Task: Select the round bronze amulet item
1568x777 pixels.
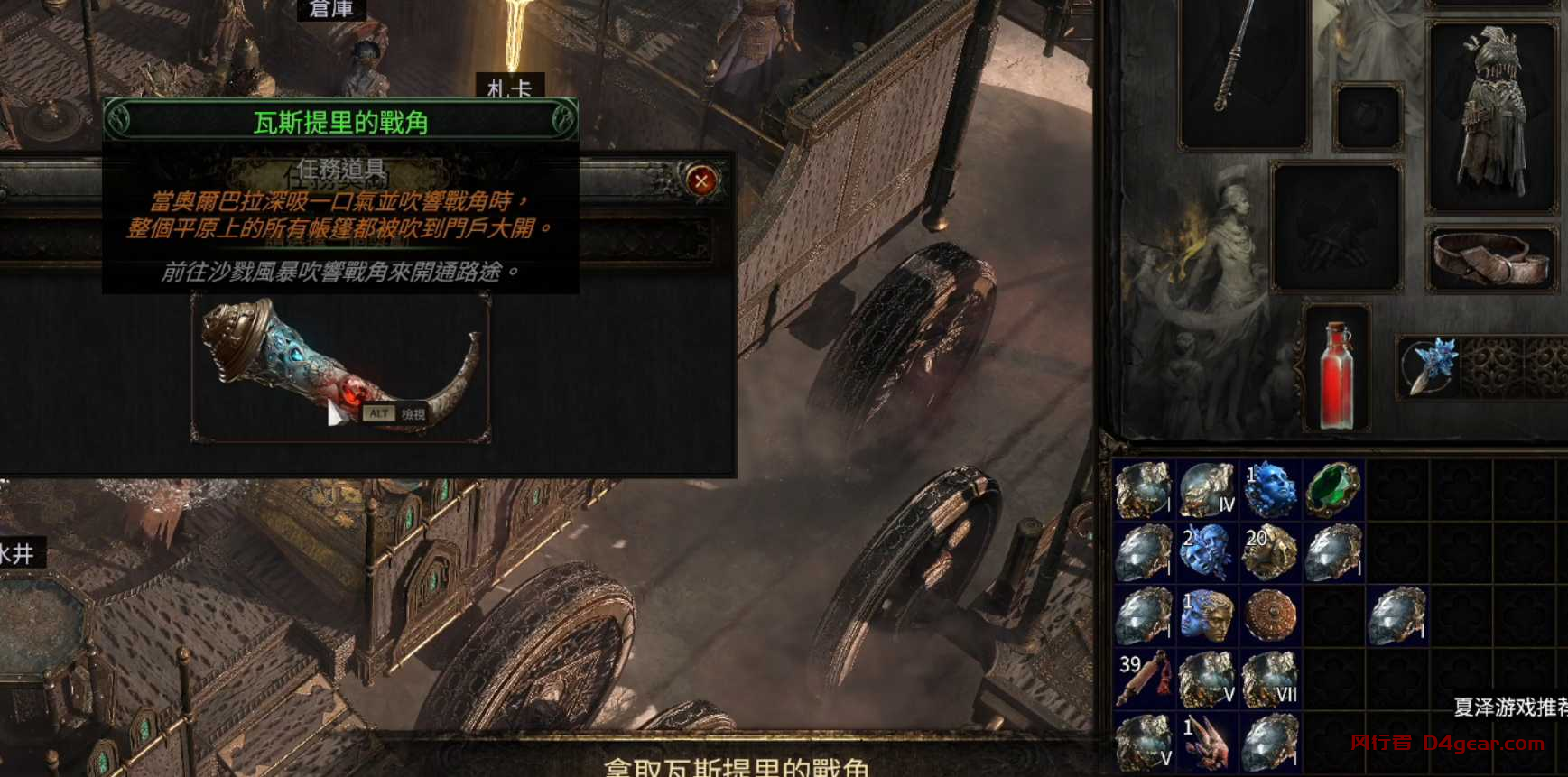Action: [1271, 615]
